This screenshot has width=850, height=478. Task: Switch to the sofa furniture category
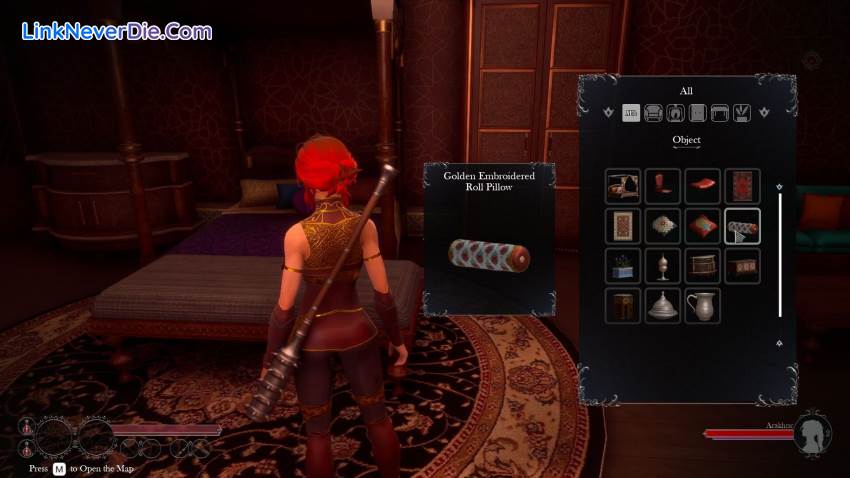click(654, 113)
